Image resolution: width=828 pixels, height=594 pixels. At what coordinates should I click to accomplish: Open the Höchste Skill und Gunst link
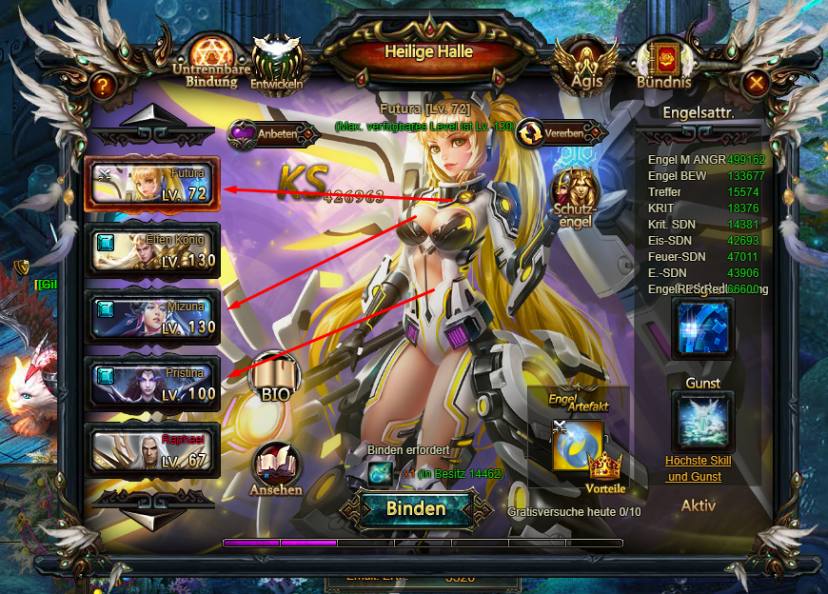pyautogui.click(x=699, y=468)
